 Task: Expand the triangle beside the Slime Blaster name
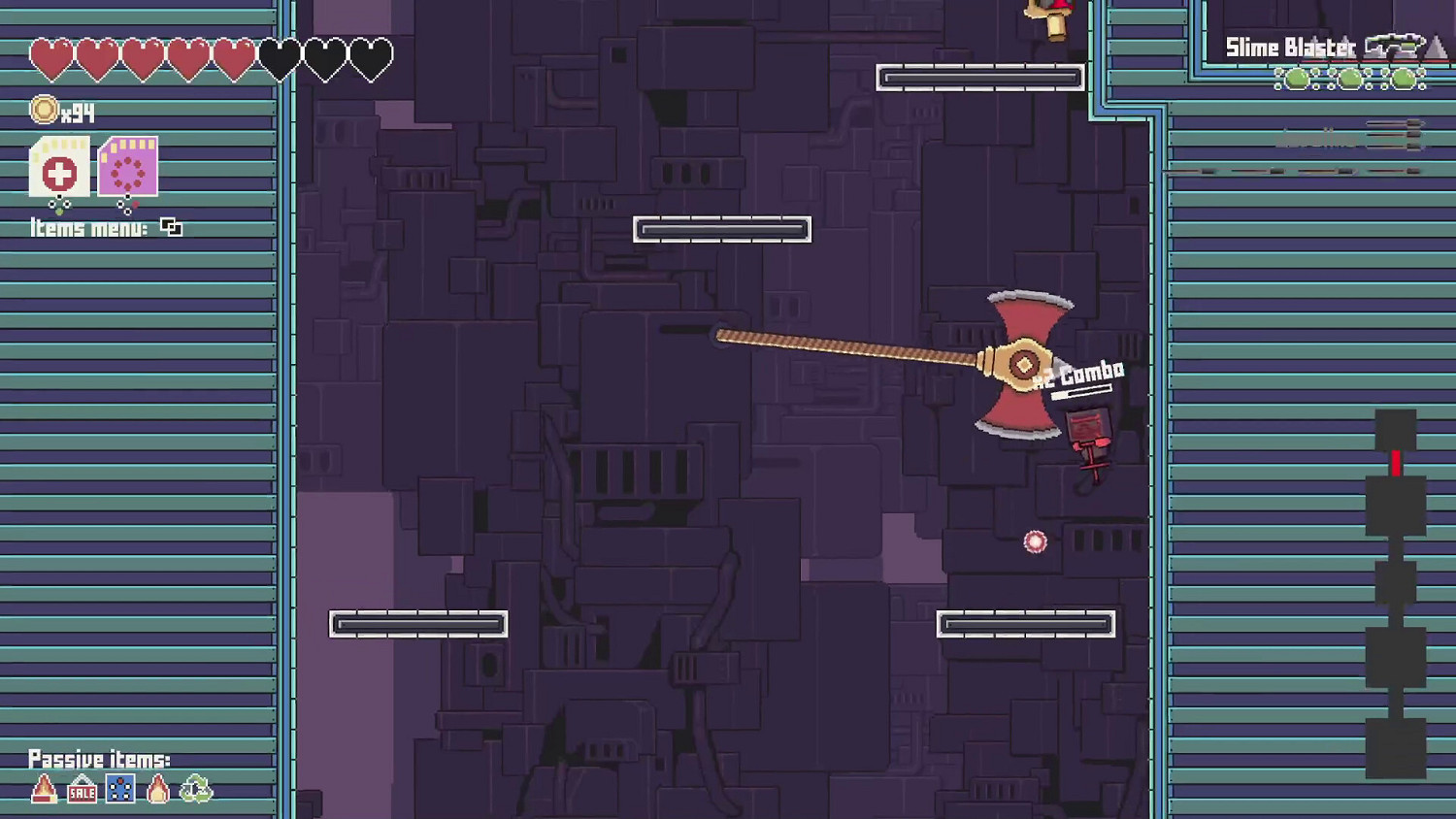pos(1436,46)
